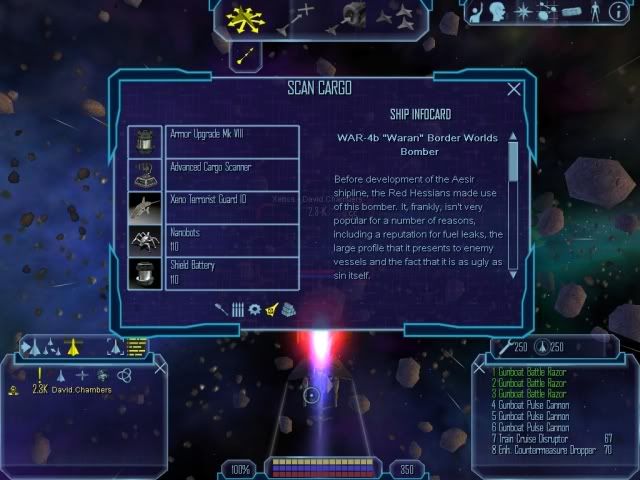Activate the dock maneuver icon
The width and height of the screenshot is (640, 480).
[352, 16]
